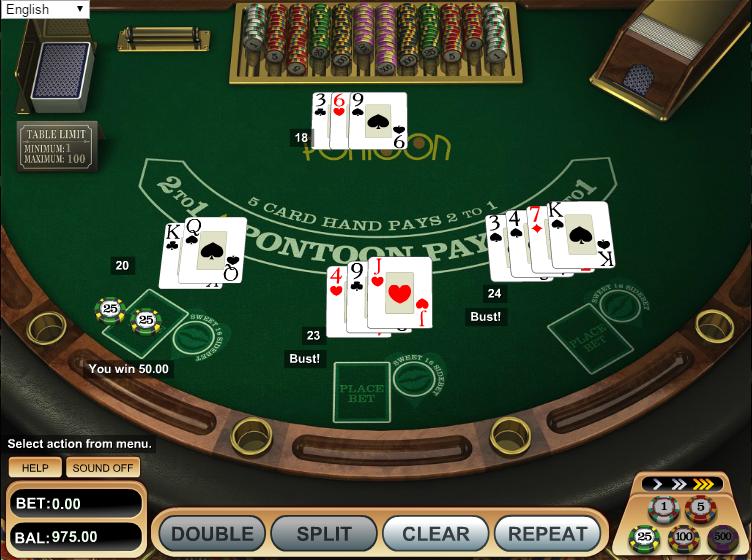Set game speed to triple arrow
This screenshot has height=560, width=752.
click(x=704, y=484)
